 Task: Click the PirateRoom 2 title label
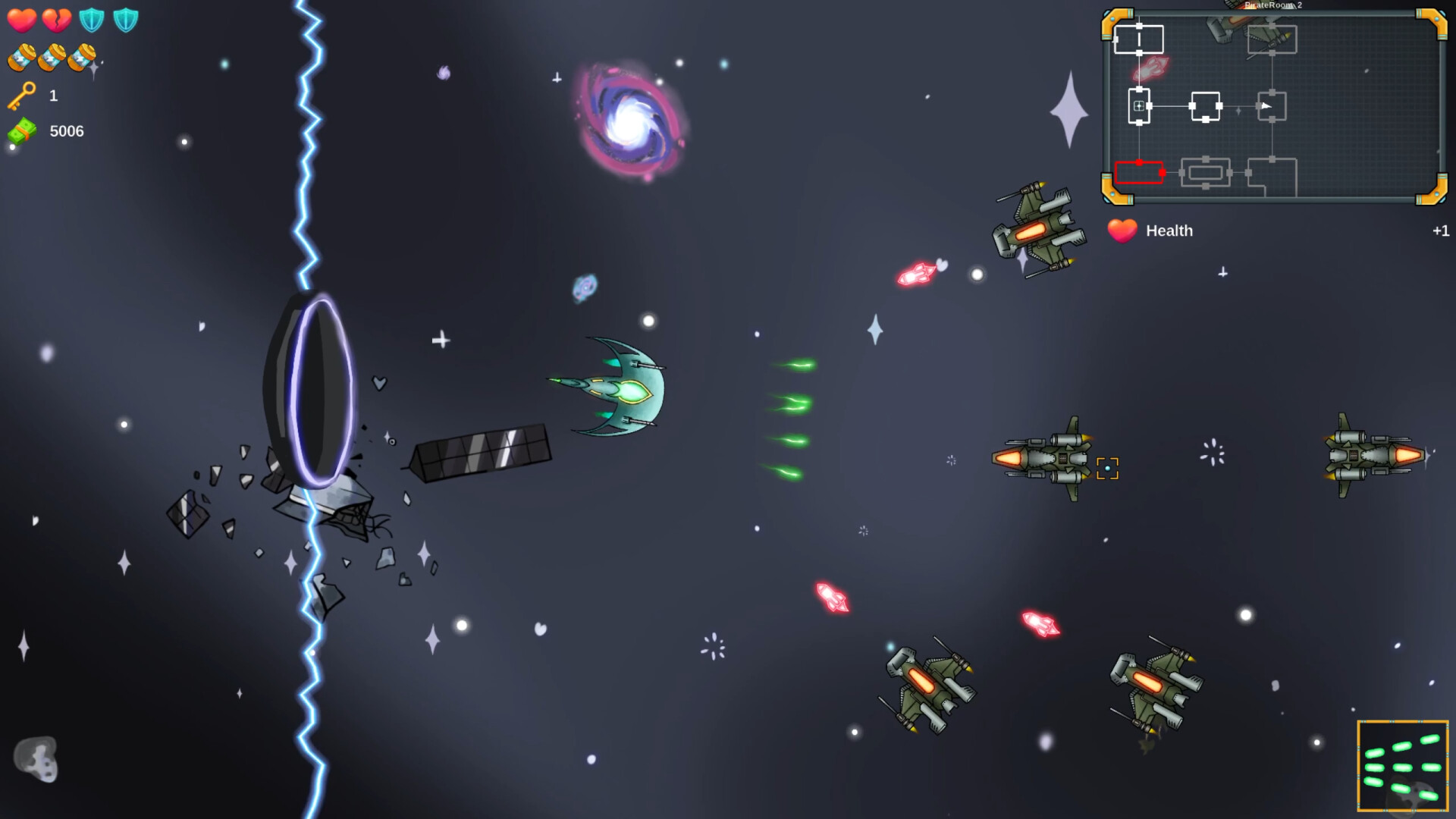pyautogui.click(x=1272, y=5)
